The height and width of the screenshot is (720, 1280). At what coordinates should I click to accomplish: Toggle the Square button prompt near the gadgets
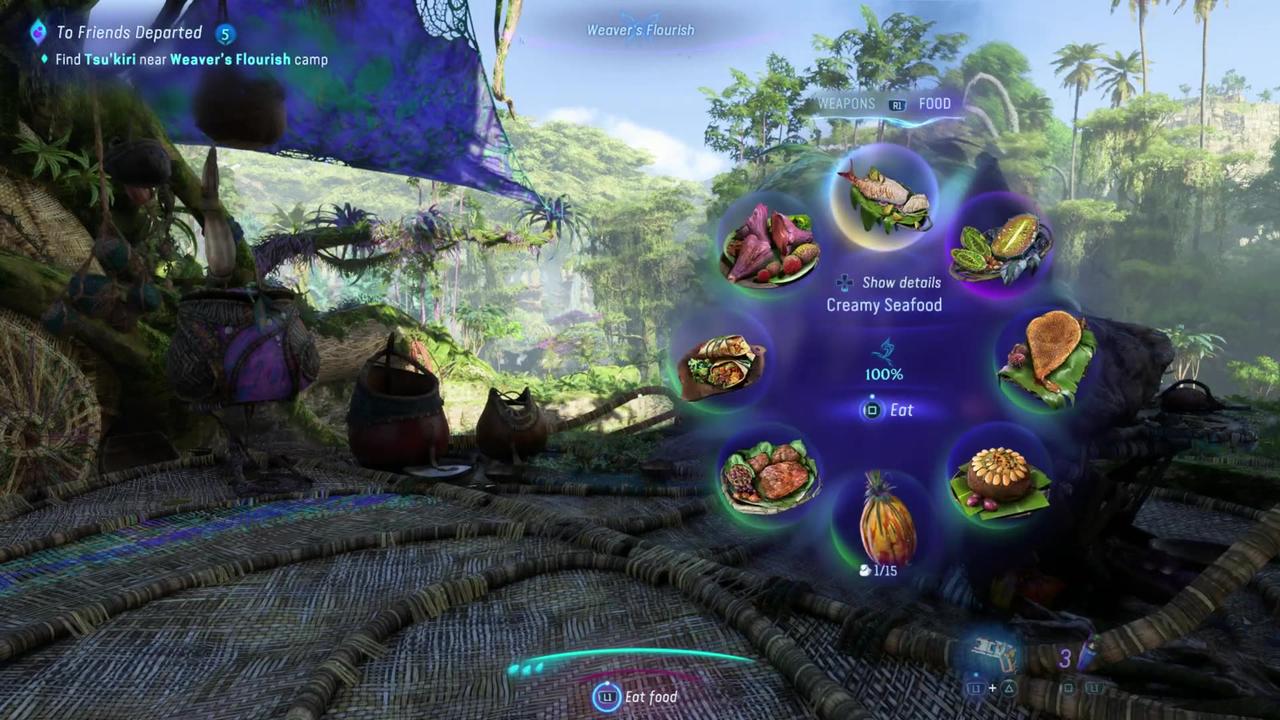coord(1068,688)
